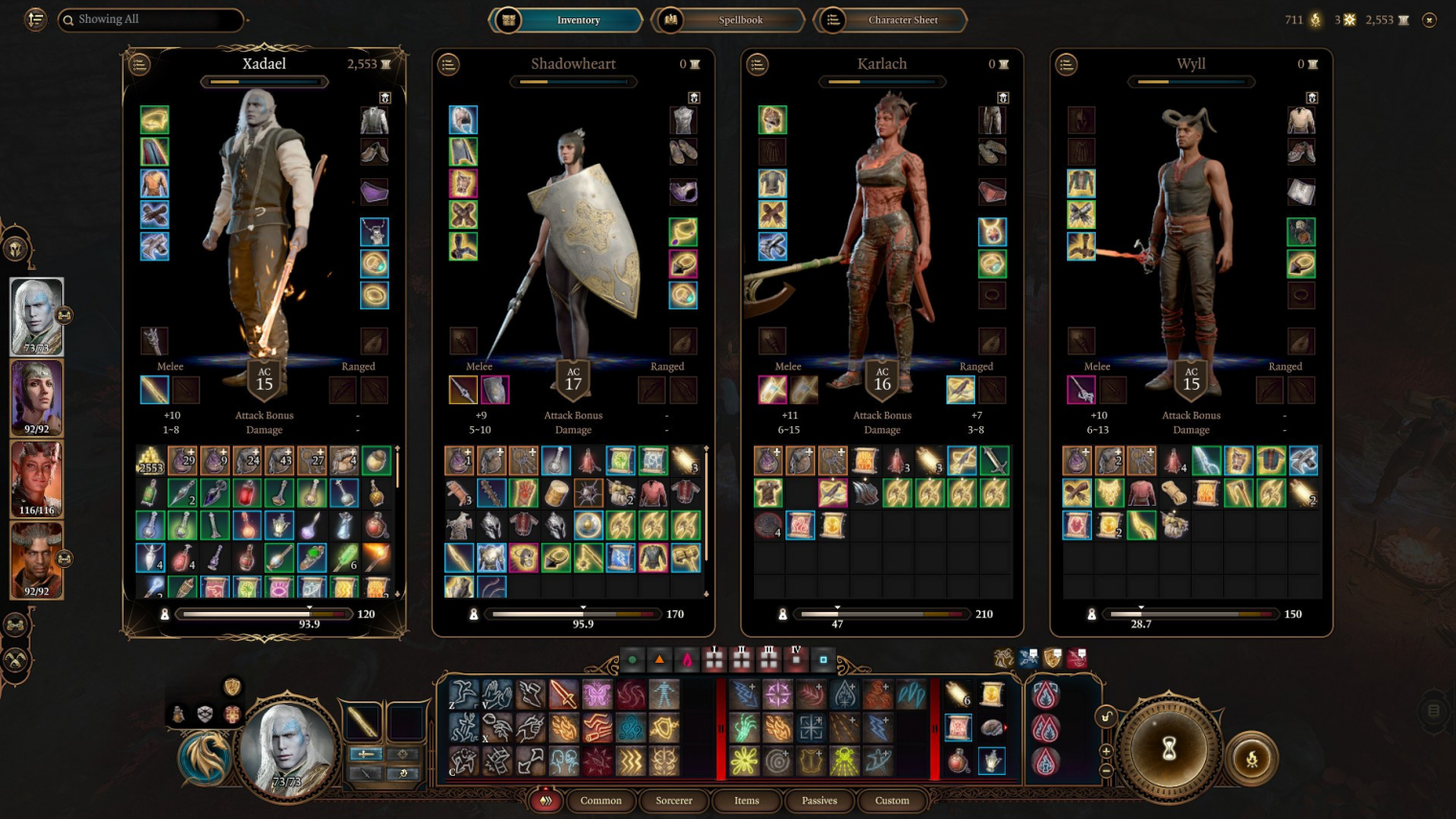The width and height of the screenshot is (1456, 819).
Task: Show the Common hotbar tab
Action: [x=601, y=801]
